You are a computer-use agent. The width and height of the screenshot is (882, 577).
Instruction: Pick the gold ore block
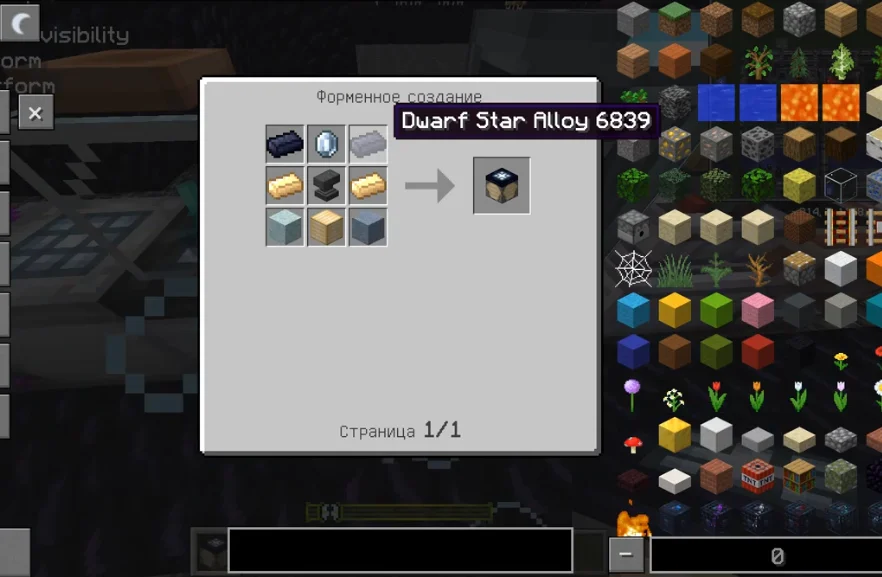tap(675, 145)
